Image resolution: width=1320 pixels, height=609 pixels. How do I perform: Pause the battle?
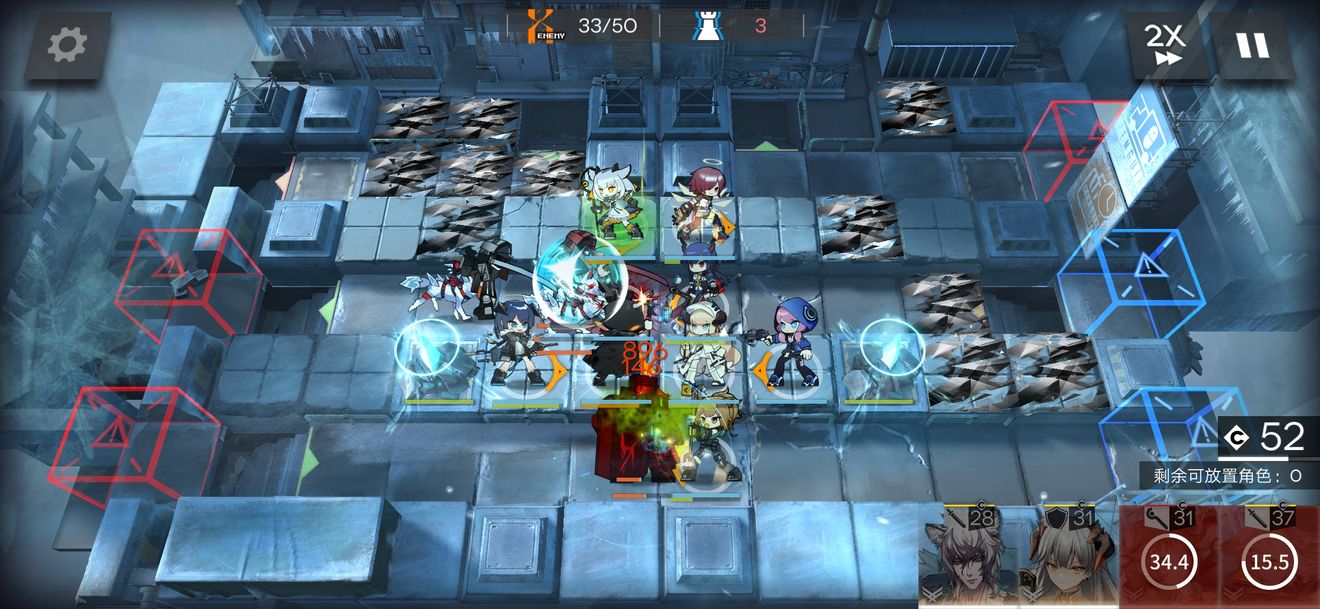(1250, 45)
